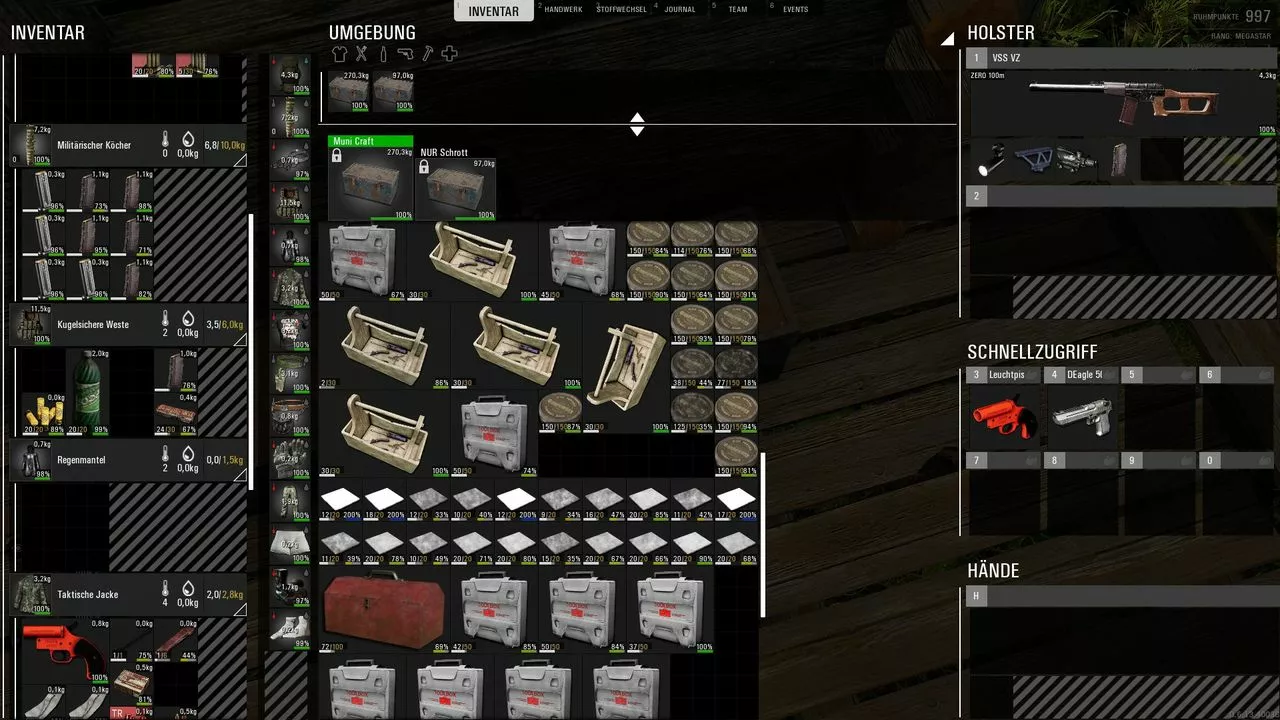Pick the red toolbox in surroundings
Screen dimensions: 1280x720
coord(384,611)
